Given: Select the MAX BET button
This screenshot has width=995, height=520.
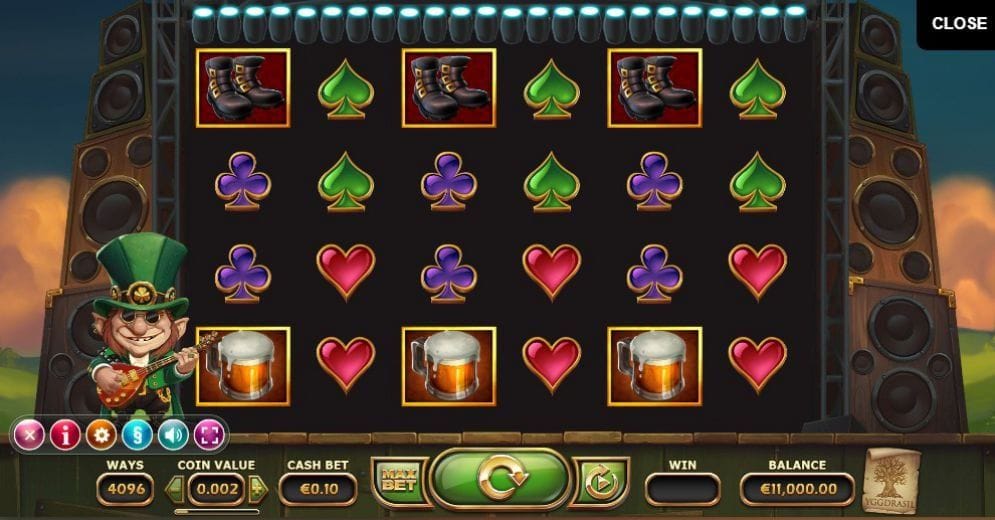Looking at the screenshot, I should tap(397, 481).
